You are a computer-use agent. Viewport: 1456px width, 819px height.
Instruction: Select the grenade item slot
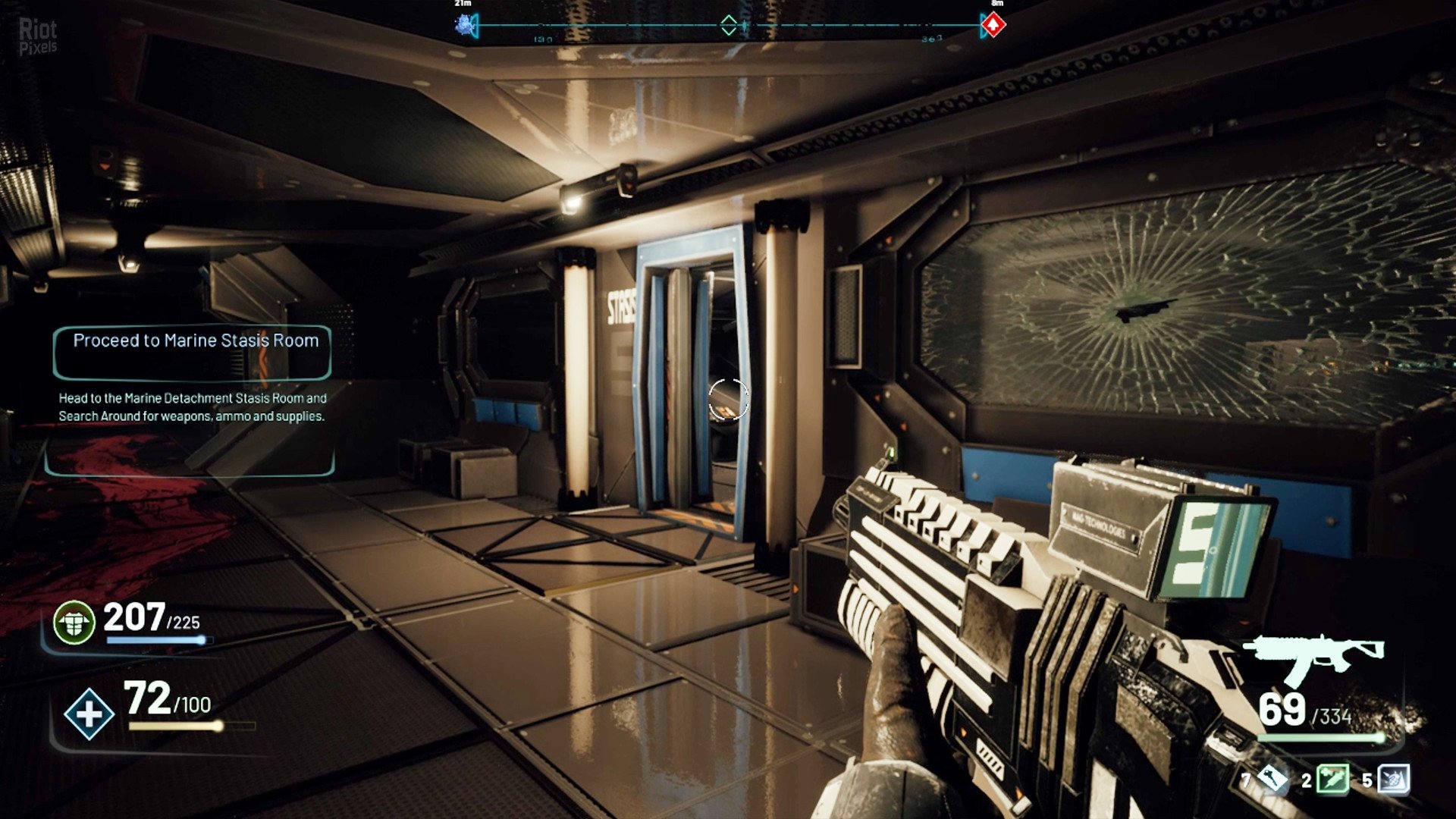point(1393,779)
